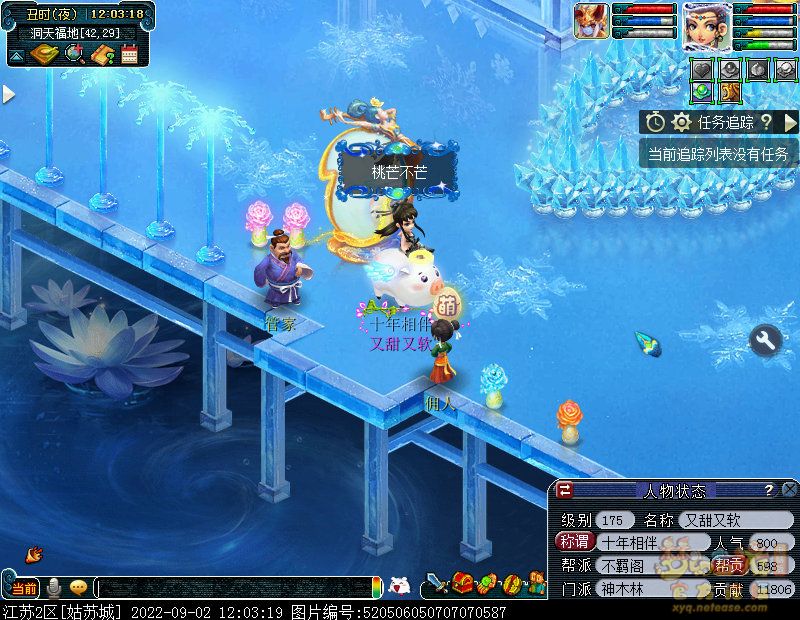
Task: Close the character status window
Action: pos(789,490)
